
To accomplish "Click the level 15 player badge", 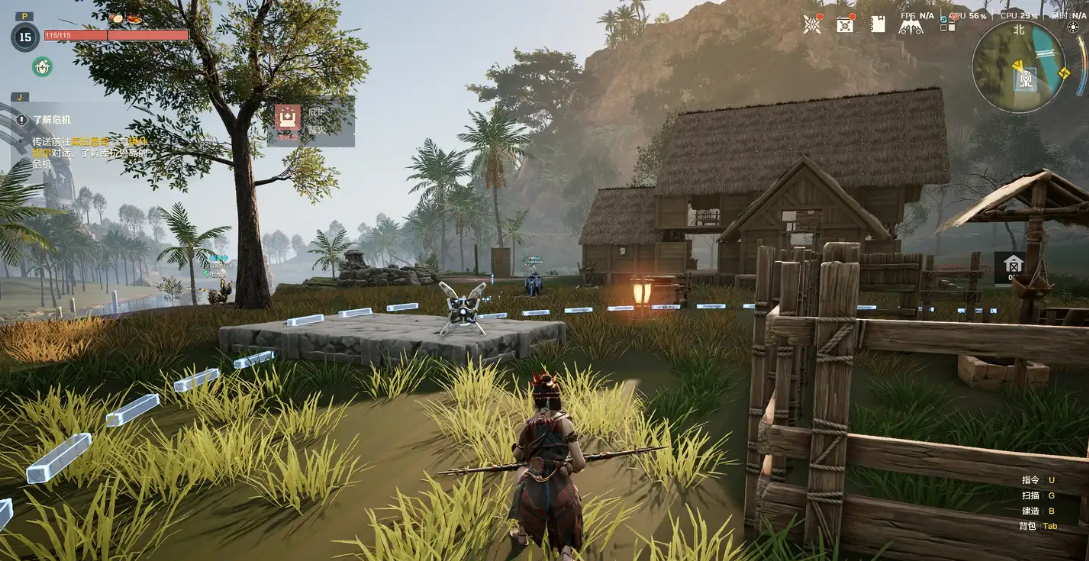I will coord(25,37).
